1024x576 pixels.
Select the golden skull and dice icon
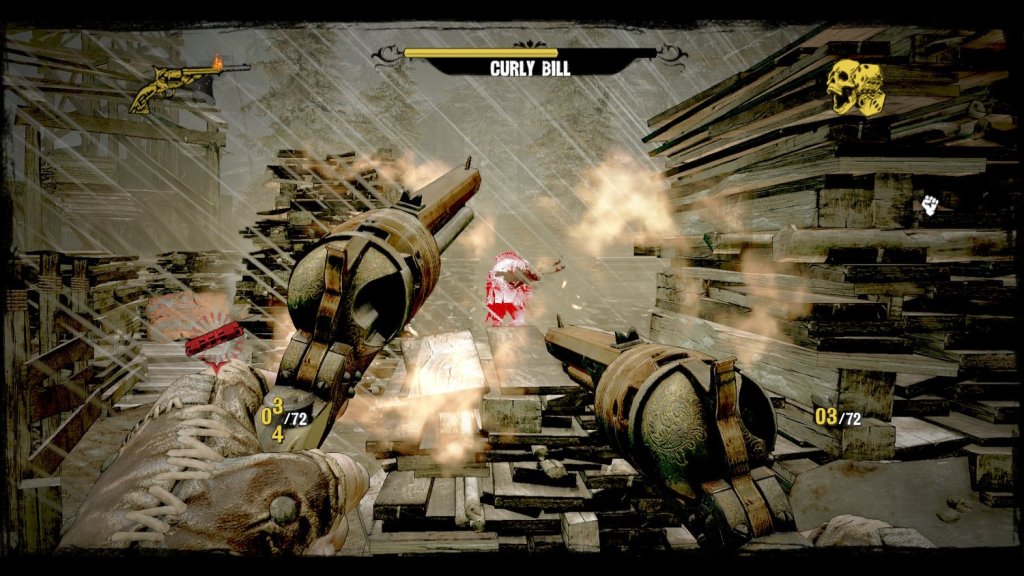click(855, 88)
